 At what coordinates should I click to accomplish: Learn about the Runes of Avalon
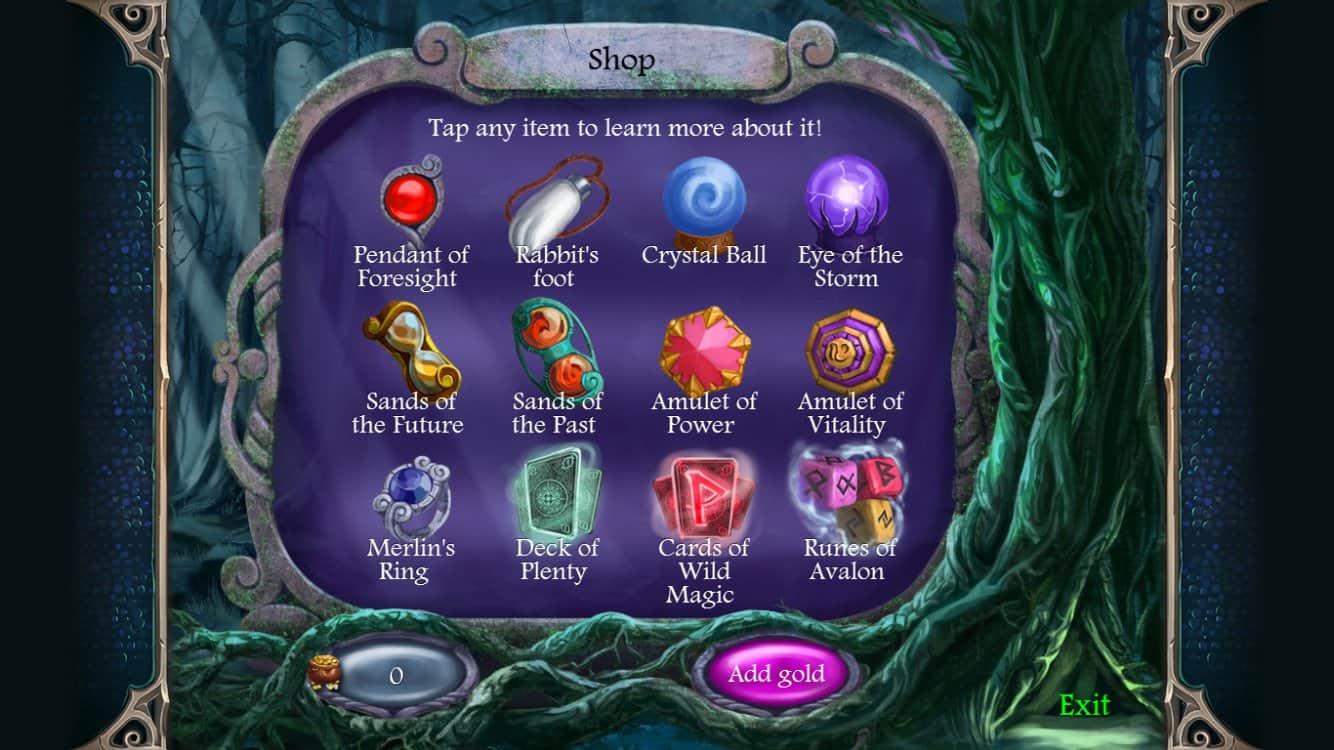(x=847, y=493)
